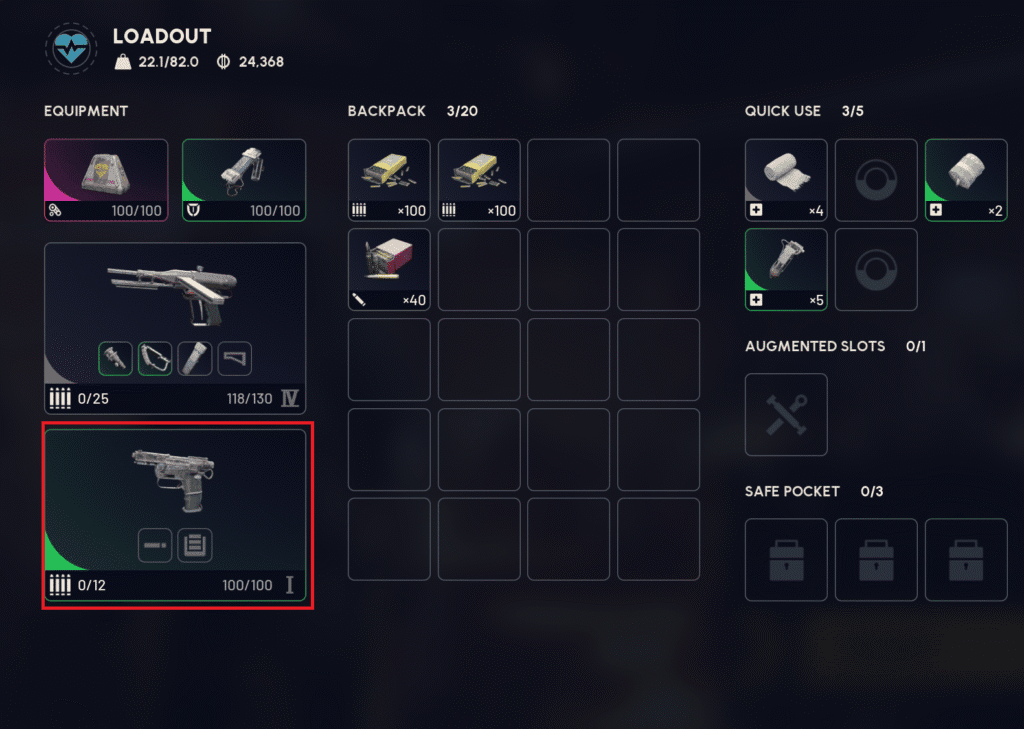
Task: Open the primary weapon's muzzle attachment slot
Action: pos(115,358)
